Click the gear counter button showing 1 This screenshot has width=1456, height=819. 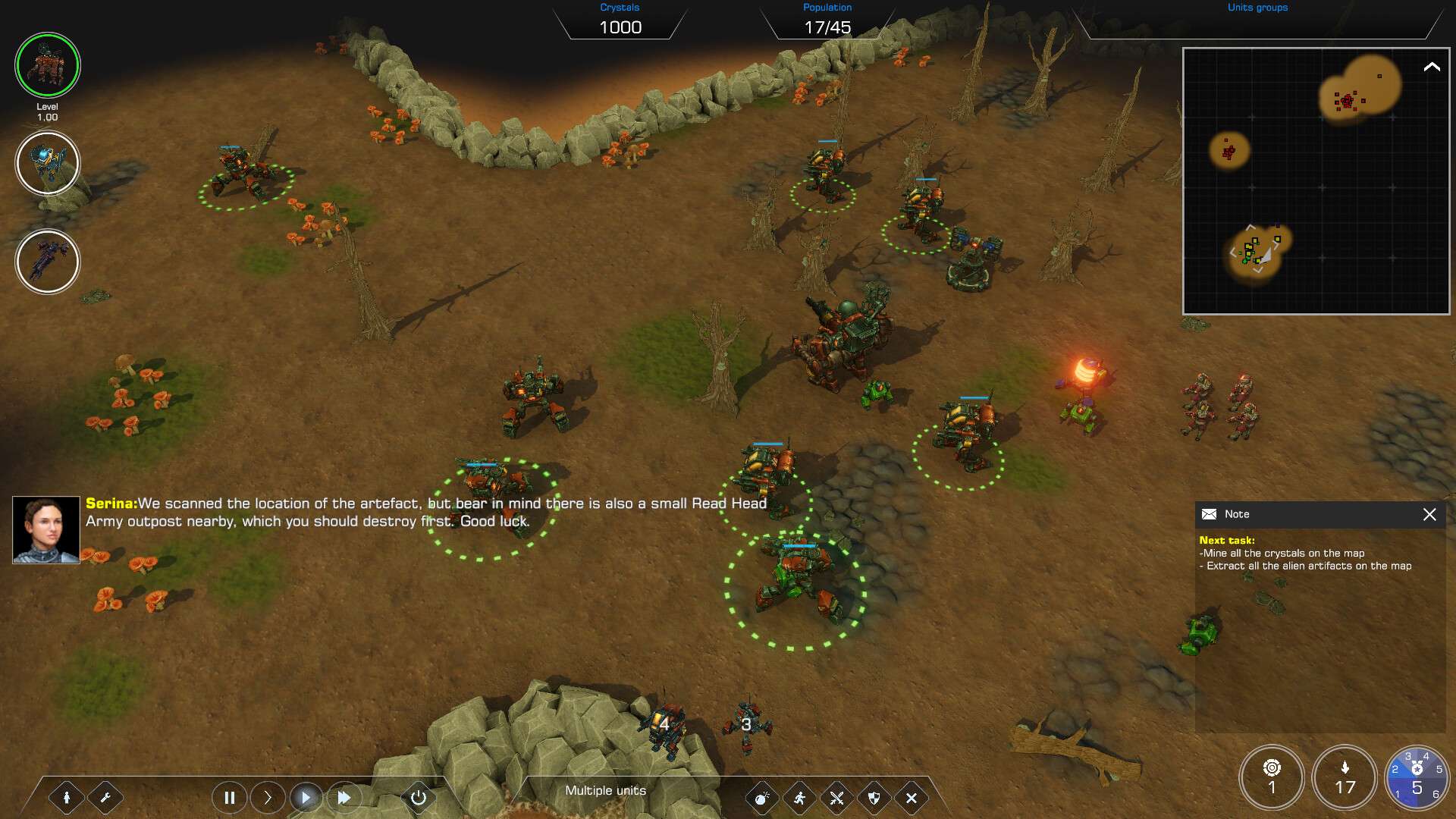1272,777
